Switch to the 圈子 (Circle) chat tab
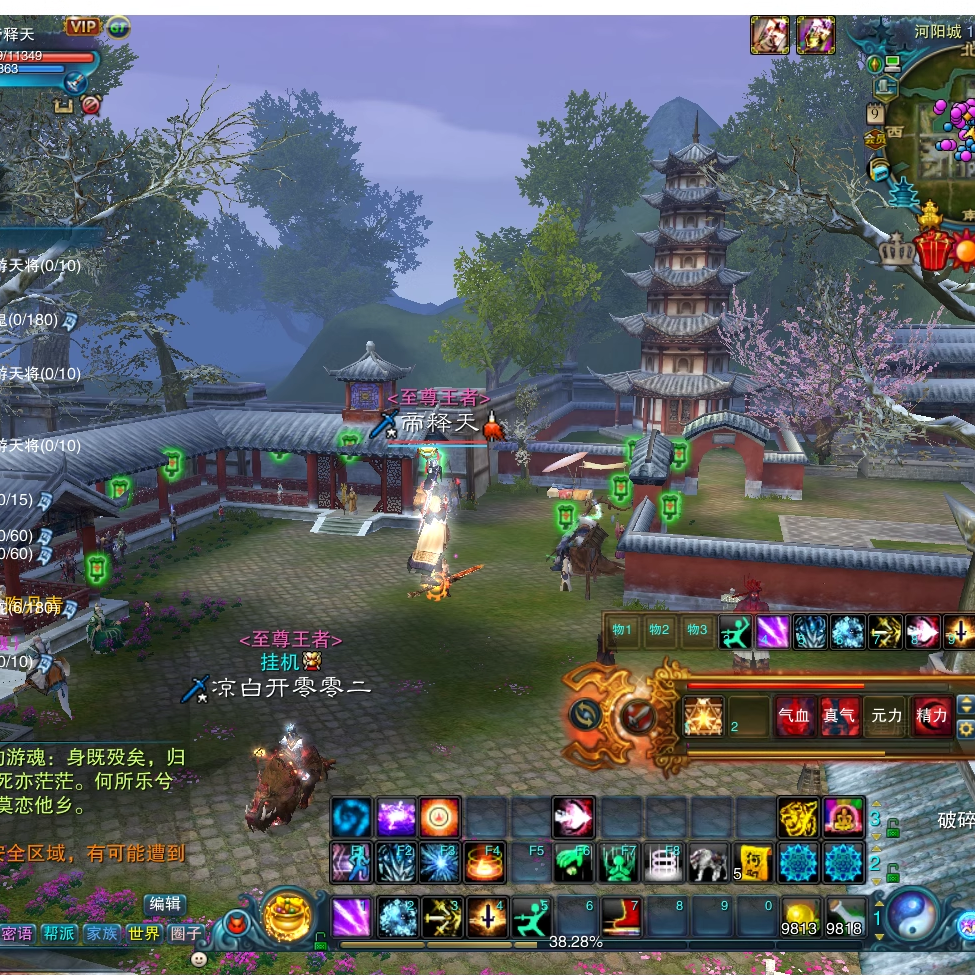Image resolution: width=975 pixels, height=975 pixels. pyautogui.click(x=185, y=934)
